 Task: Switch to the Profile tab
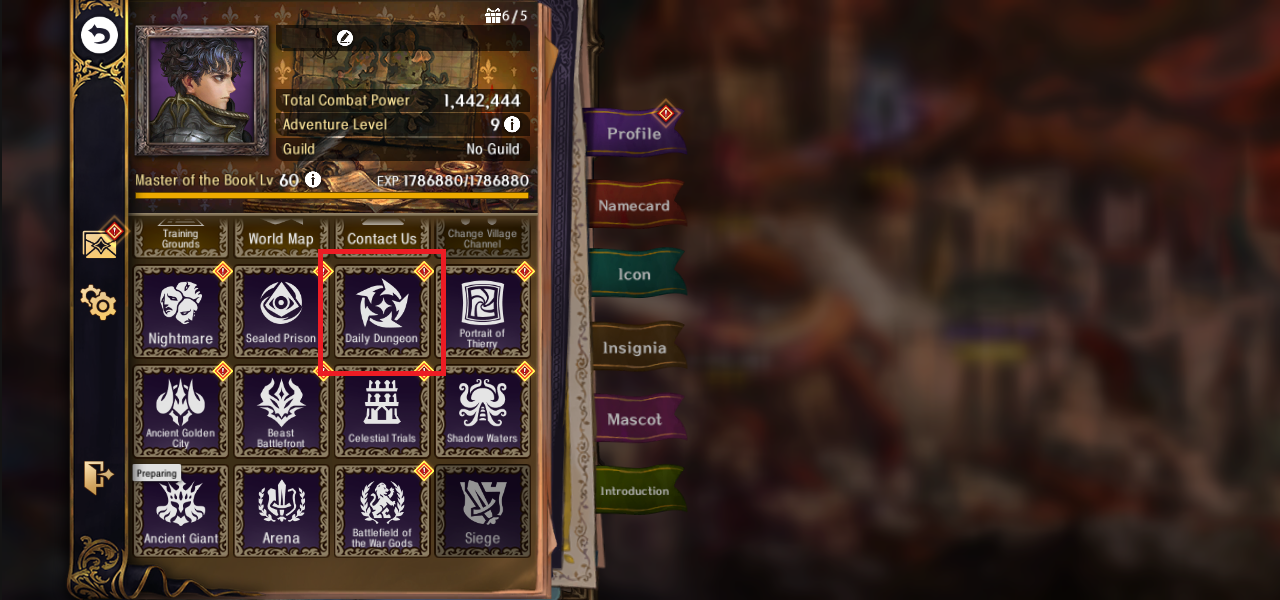(634, 133)
